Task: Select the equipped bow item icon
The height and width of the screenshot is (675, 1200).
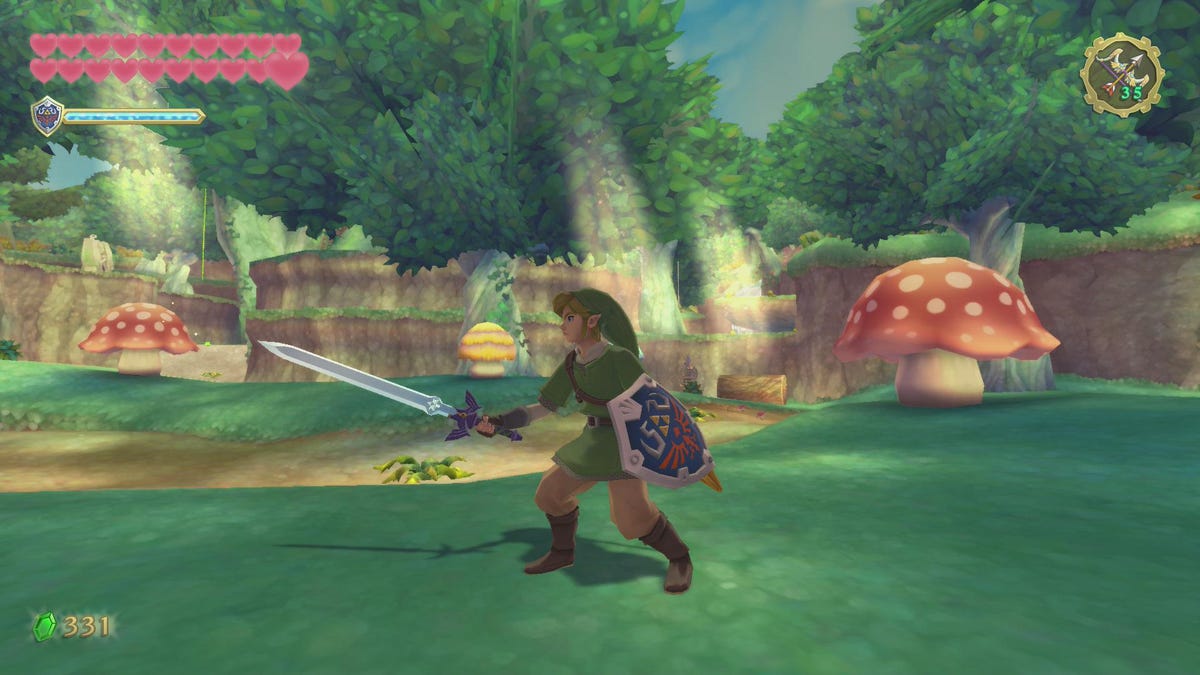Action: [1122, 74]
